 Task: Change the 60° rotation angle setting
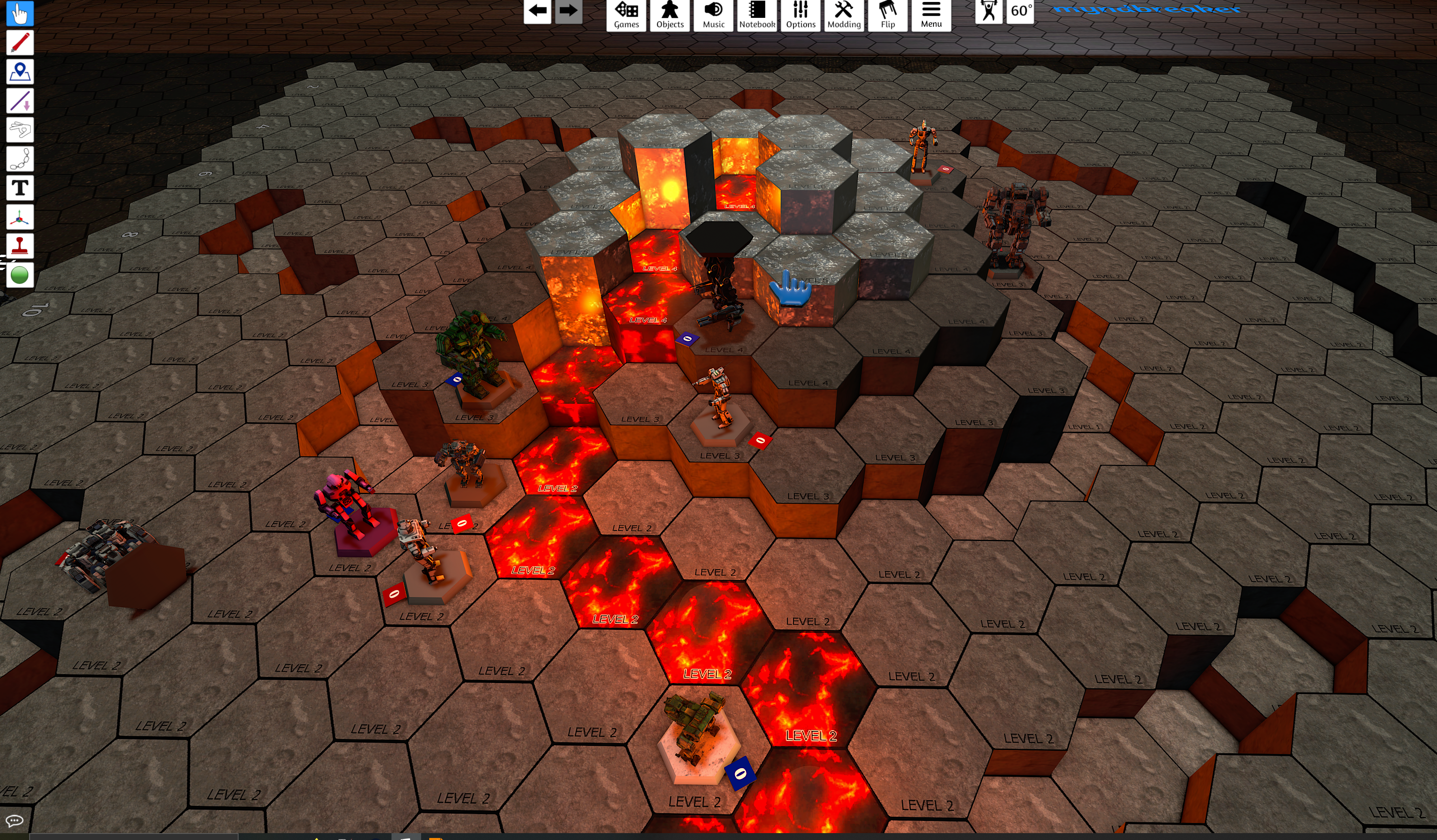[1020, 11]
